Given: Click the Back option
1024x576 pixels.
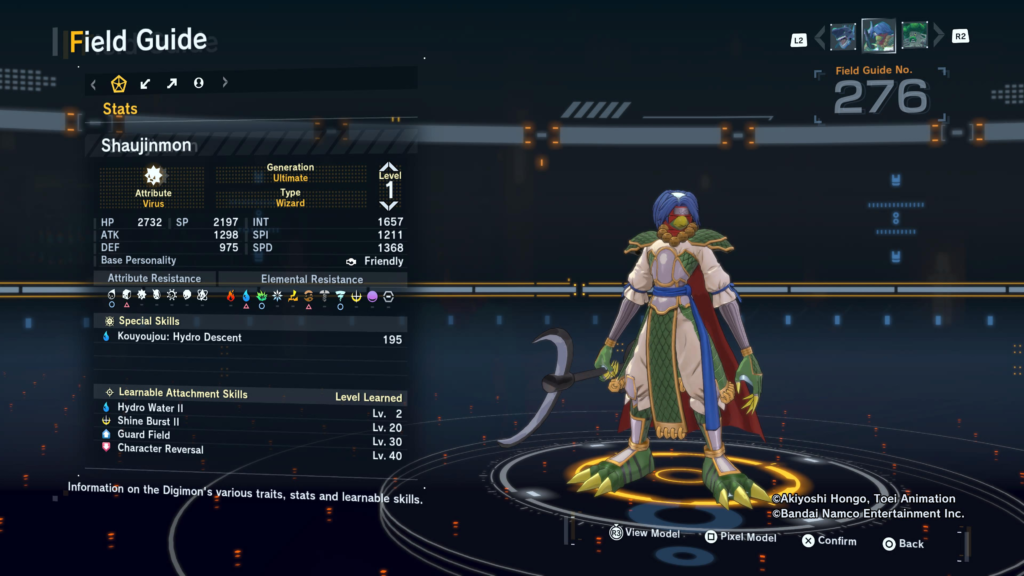Looking at the screenshot, I should click(x=903, y=543).
